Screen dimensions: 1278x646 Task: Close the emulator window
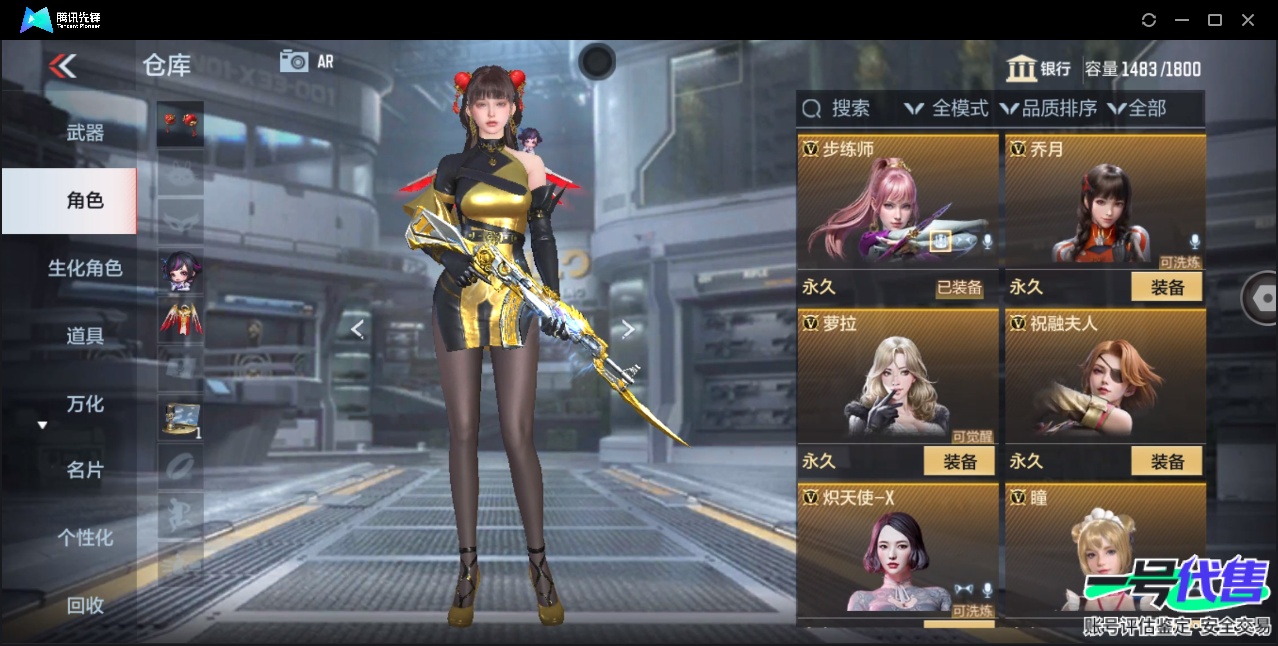(x=1248, y=20)
